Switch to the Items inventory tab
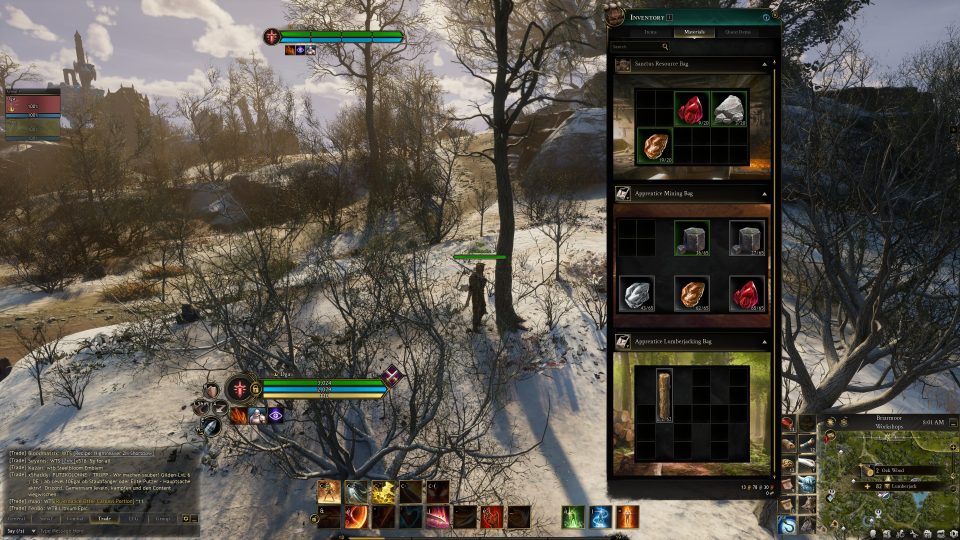This screenshot has height=540, width=960. 651,32
